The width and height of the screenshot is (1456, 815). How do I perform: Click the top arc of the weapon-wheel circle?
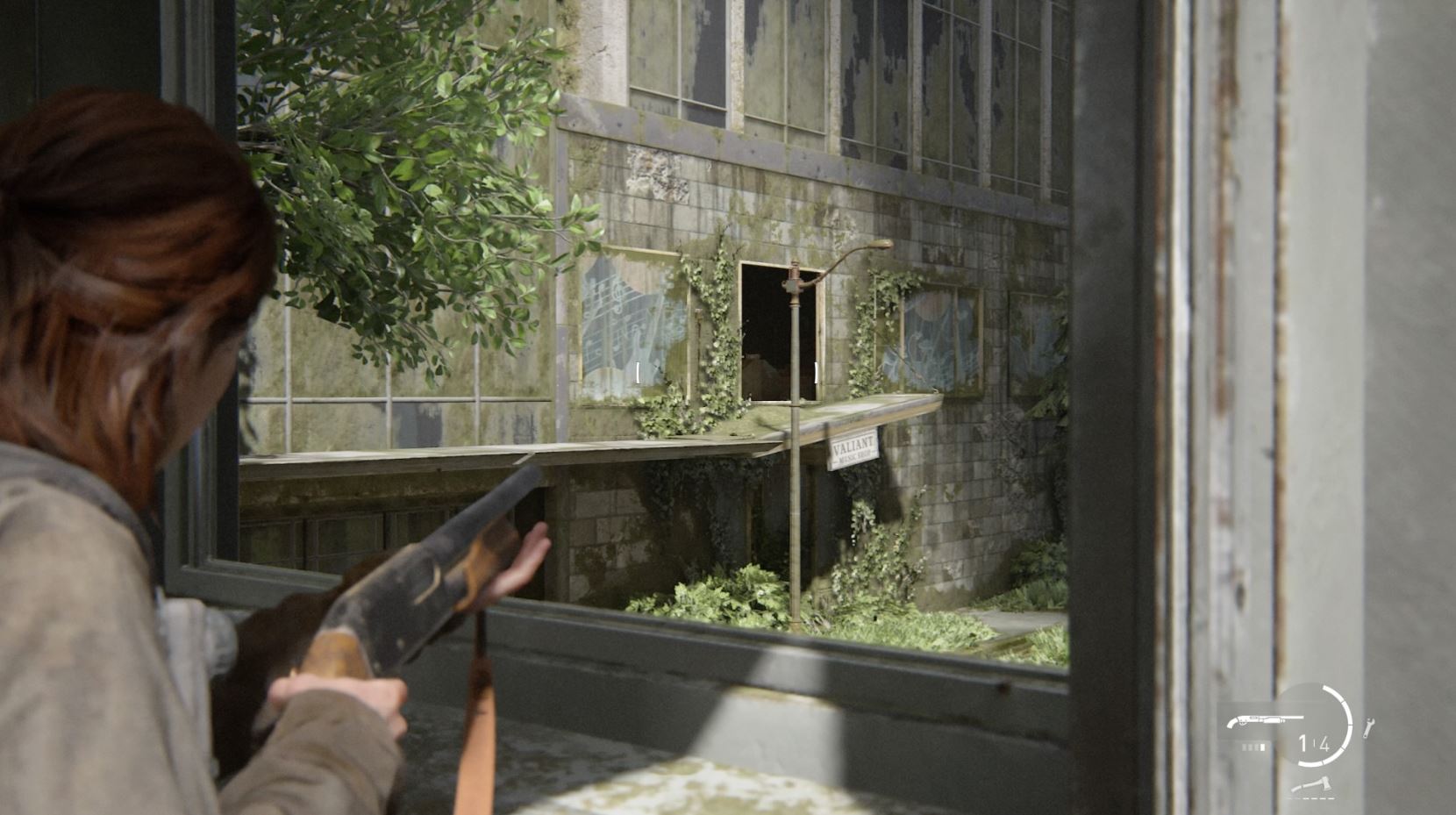tap(1329, 688)
